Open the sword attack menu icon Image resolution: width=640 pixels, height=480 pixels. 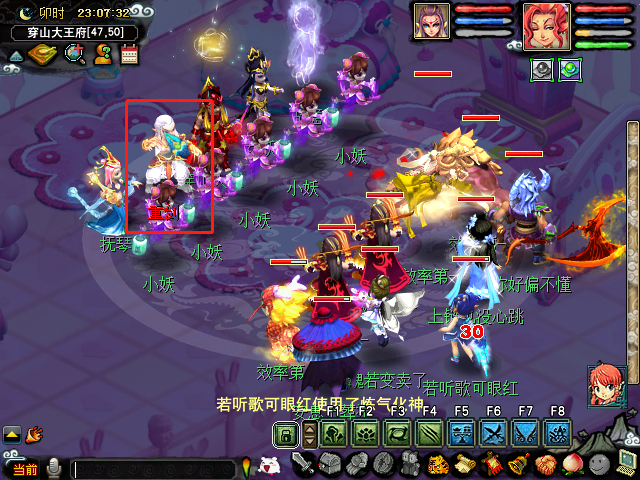(304, 464)
